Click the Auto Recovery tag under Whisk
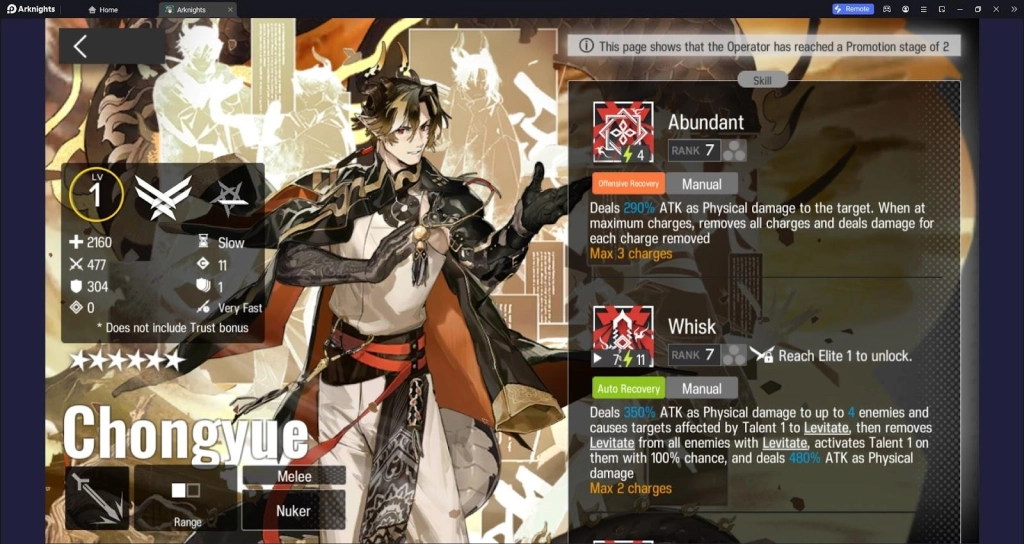Image resolution: width=1024 pixels, height=544 pixels. pyautogui.click(x=628, y=389)
